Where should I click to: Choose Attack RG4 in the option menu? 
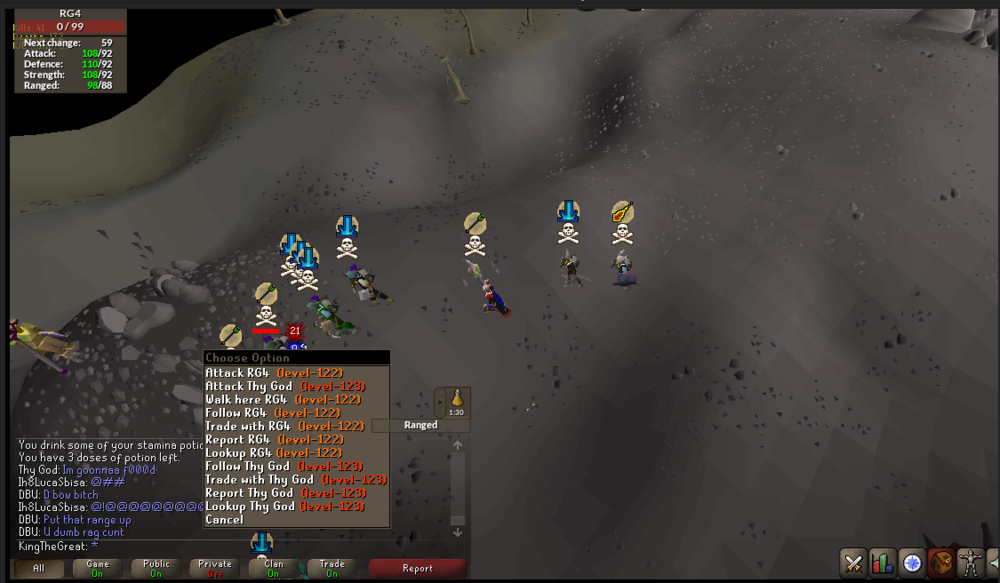tap(273, 373)
